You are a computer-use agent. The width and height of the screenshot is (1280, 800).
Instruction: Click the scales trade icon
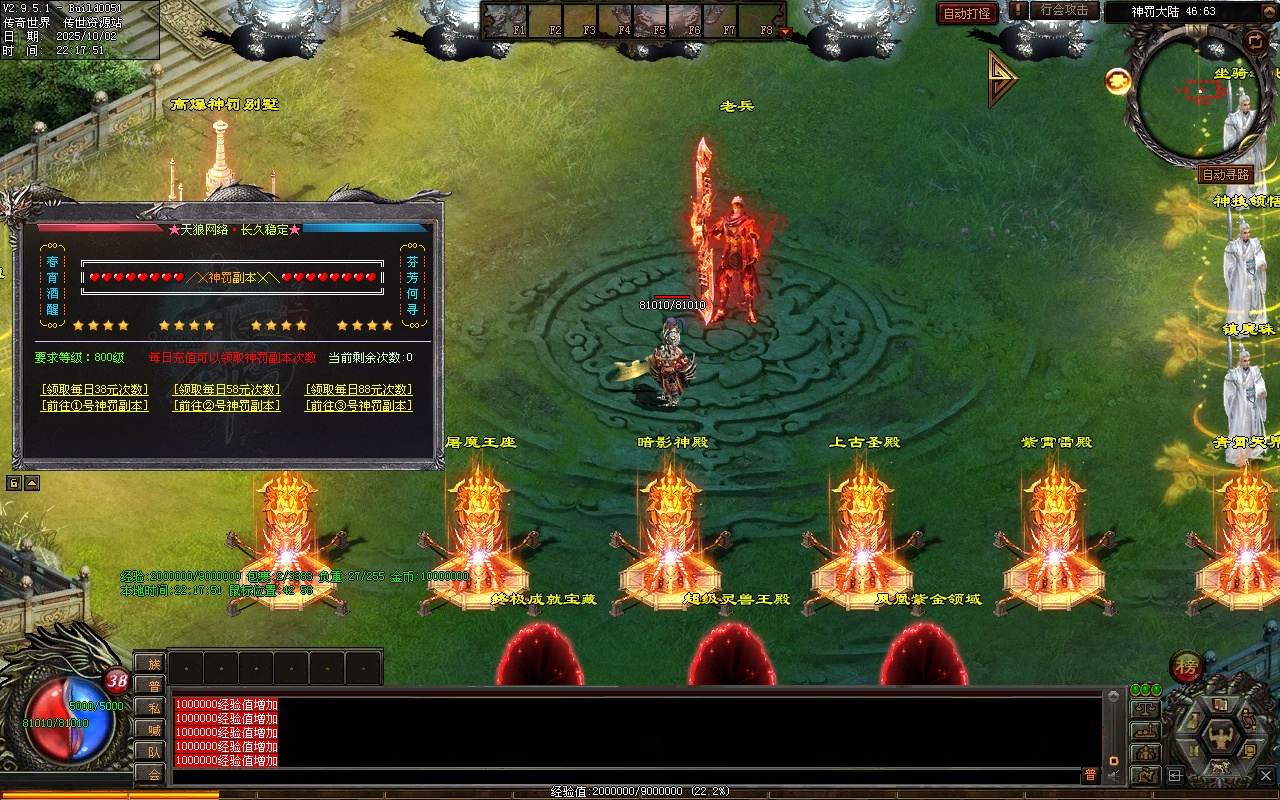pos(1144,709)
